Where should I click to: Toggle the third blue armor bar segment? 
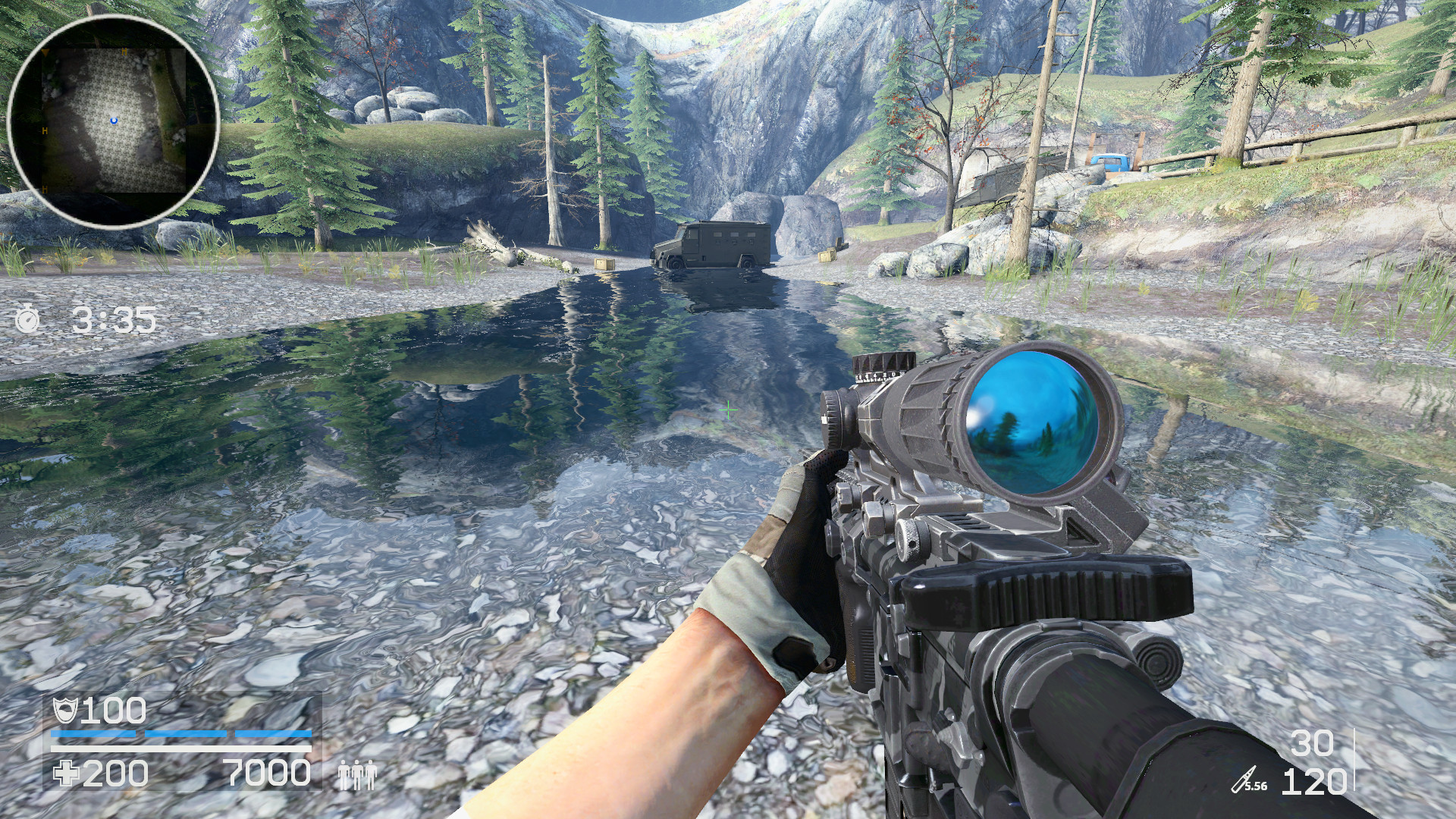(x=275, y=734)
